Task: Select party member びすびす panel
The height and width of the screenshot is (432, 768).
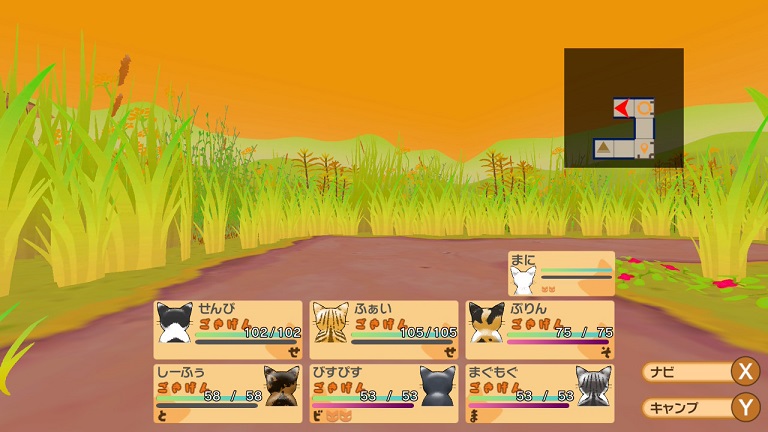Action: 384,391
